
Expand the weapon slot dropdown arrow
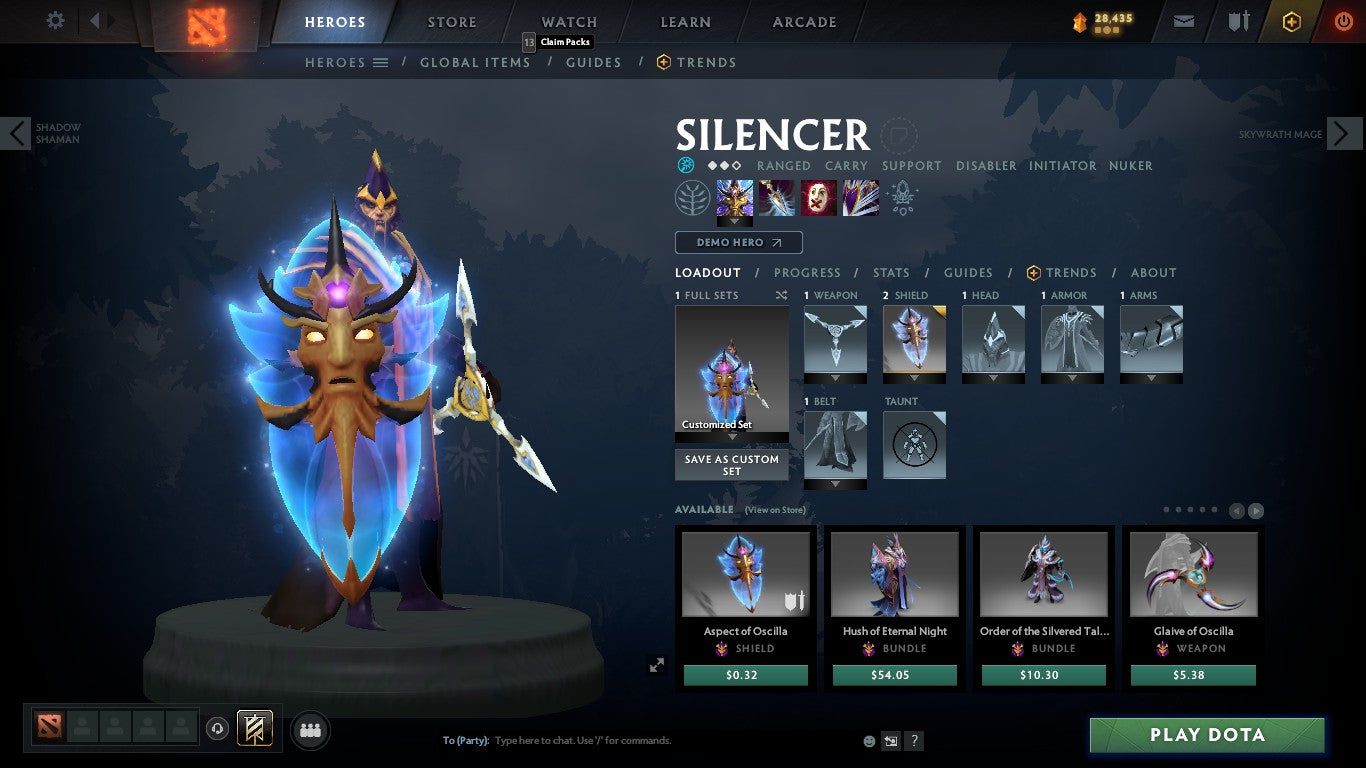[835, 378]
